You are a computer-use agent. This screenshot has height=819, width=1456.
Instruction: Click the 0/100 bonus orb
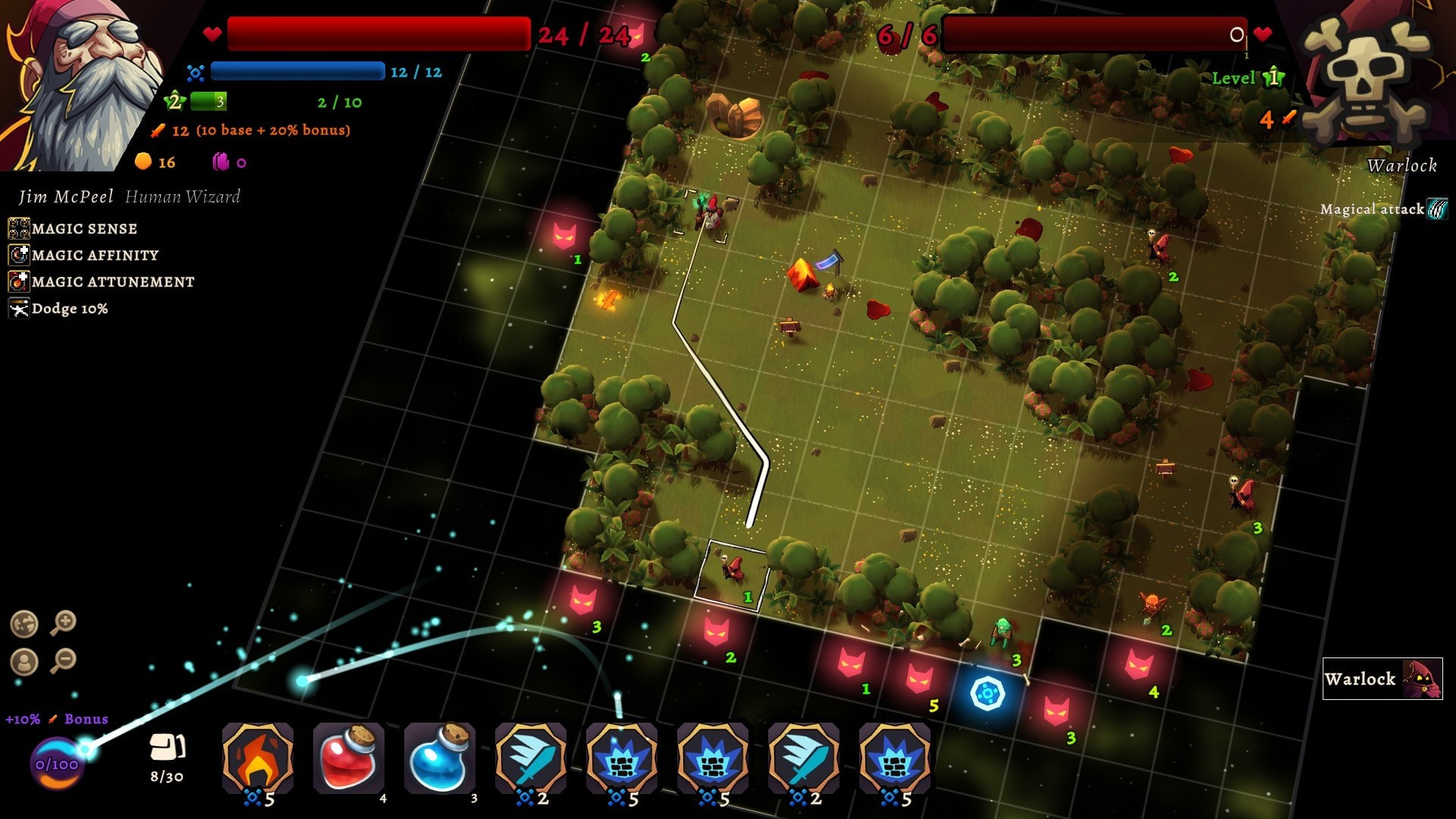click(x=57, y=764)
